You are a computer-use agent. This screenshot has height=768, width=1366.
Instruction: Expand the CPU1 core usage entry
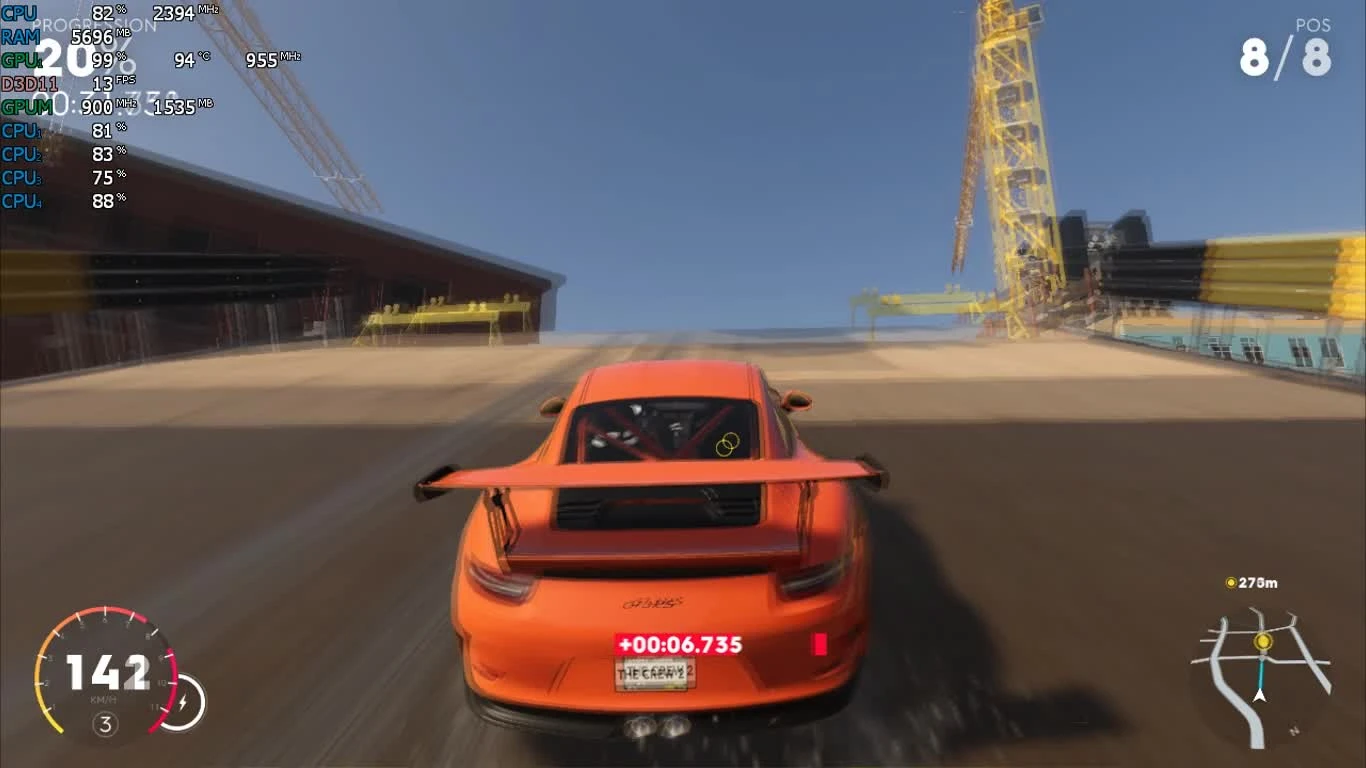coord(60,131)
